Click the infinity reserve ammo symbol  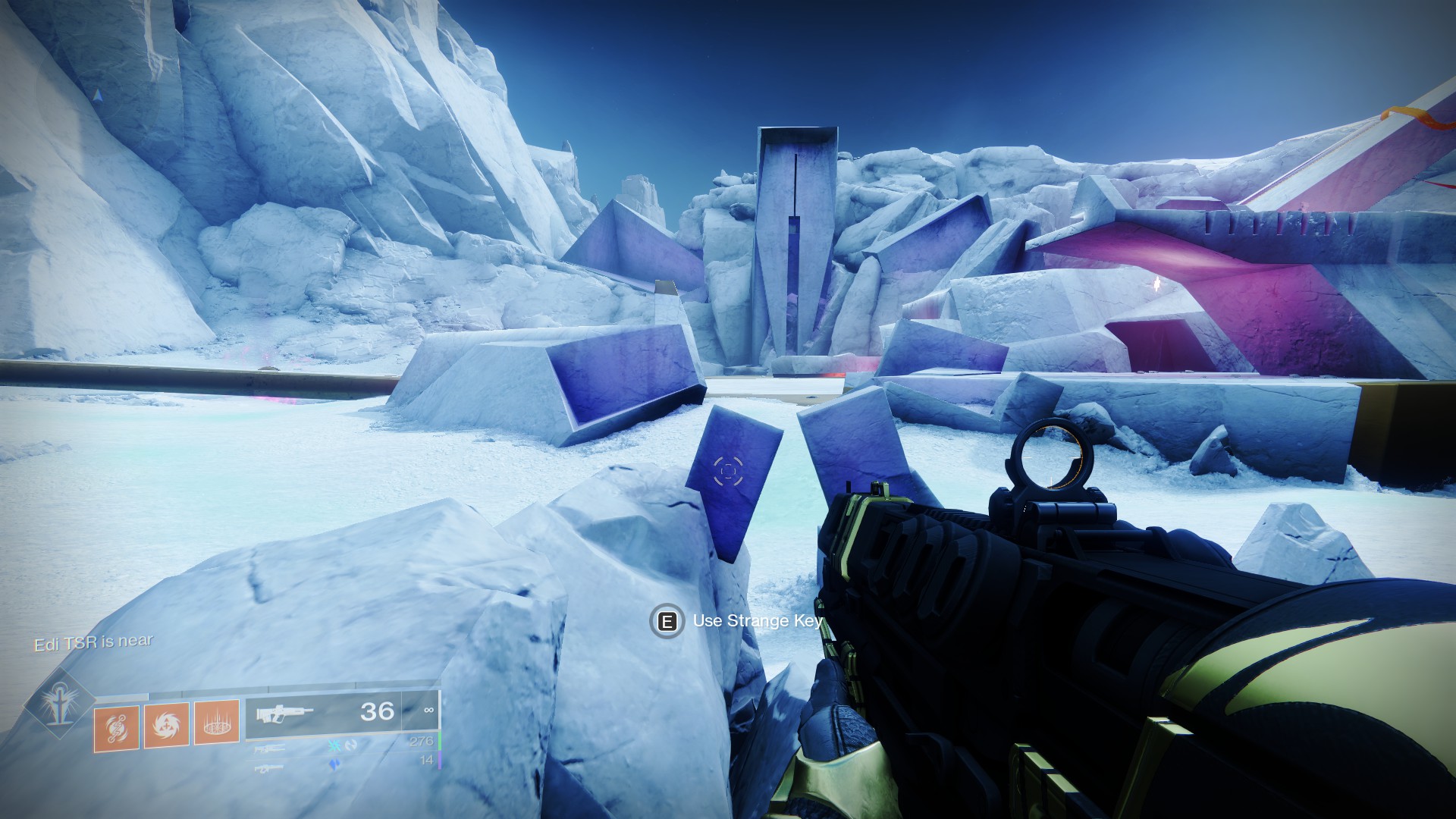(428, 711)
